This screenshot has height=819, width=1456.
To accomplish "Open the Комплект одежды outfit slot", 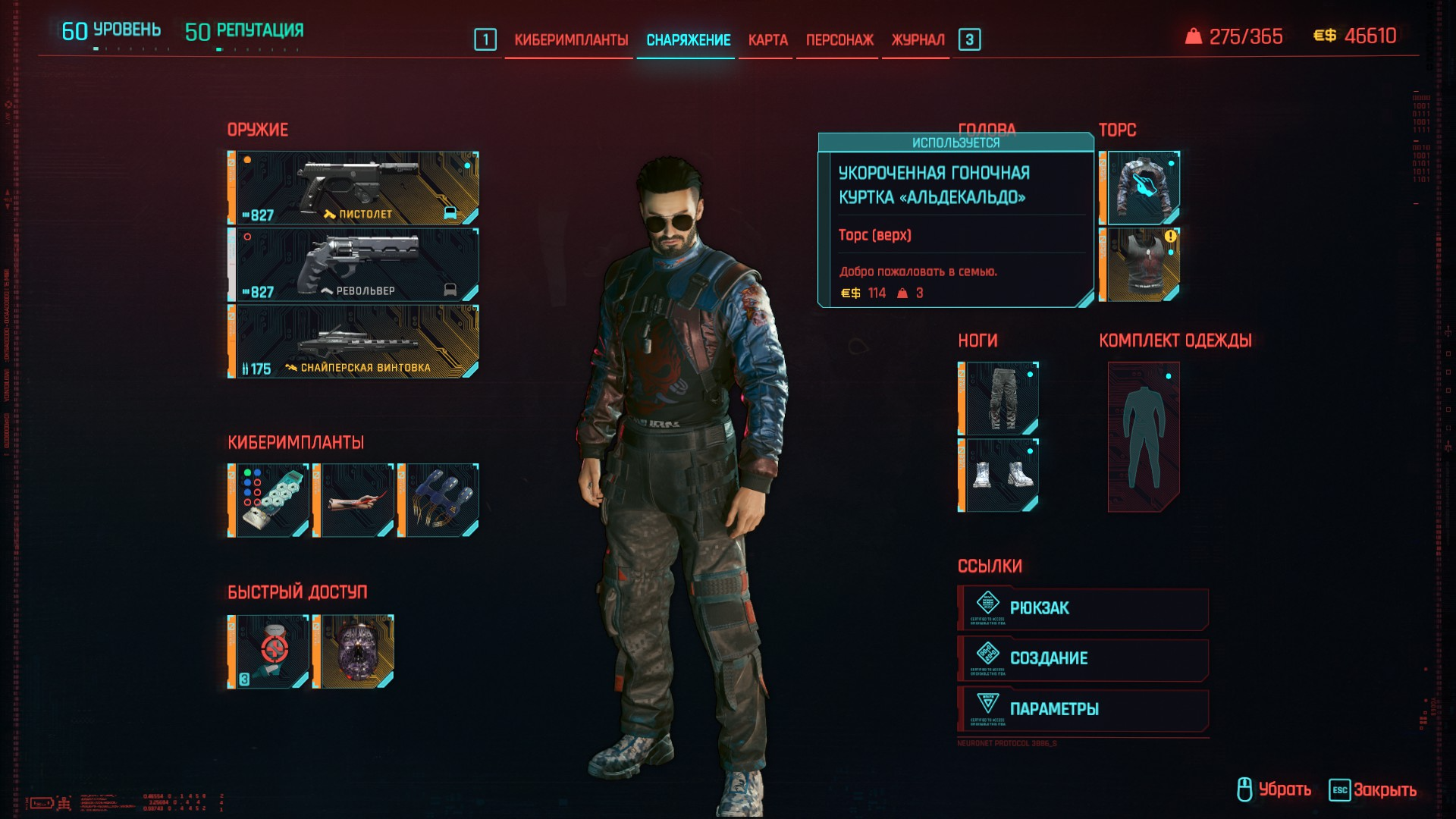I will tap(1144, 437).
